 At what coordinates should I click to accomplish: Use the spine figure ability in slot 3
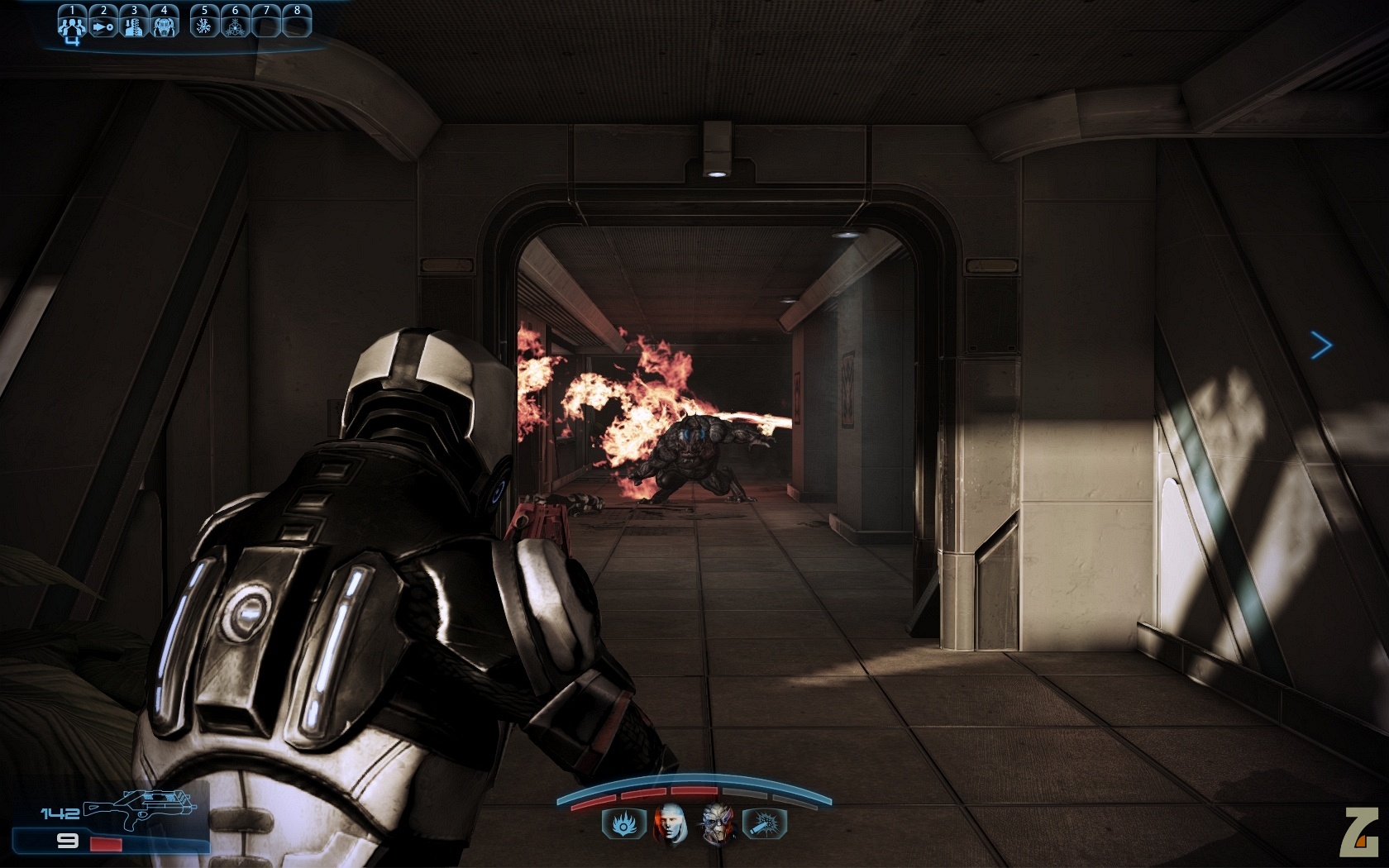(x=133, y=26)
